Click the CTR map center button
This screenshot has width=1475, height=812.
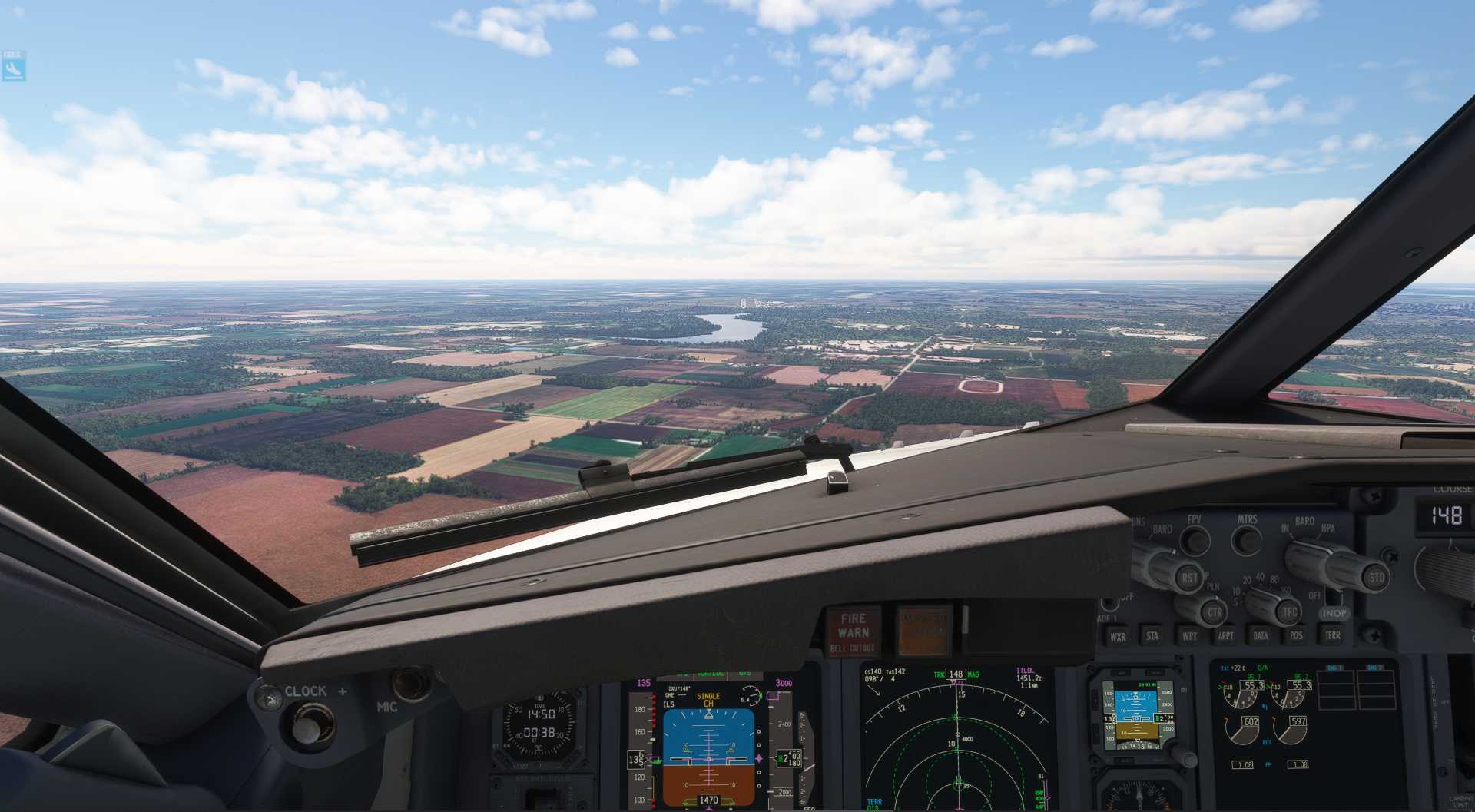(x=1214, y=612)
